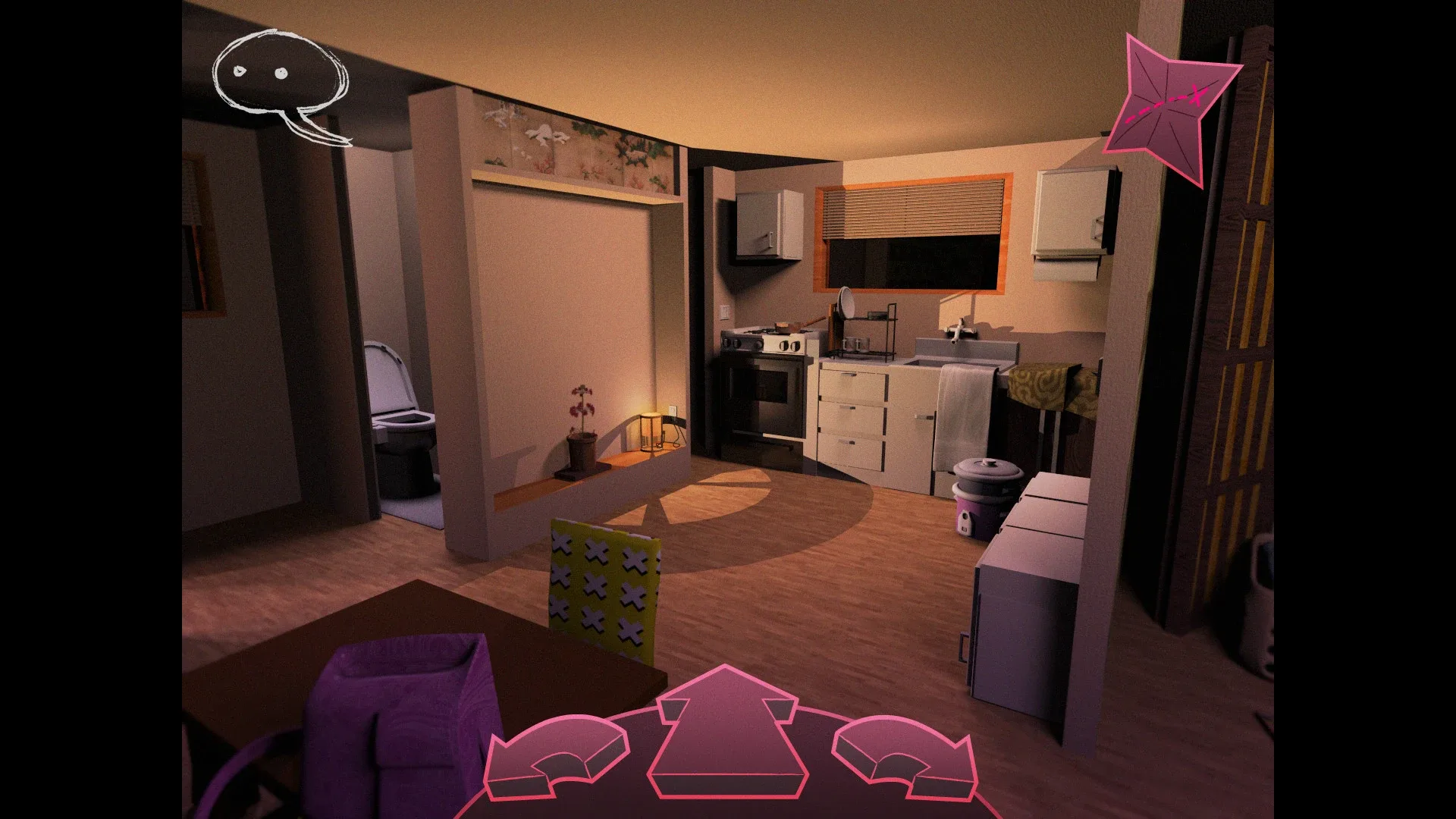Open the speech bubble doodle indicator
This screenshot has width=1456, height=819.
pos(277,72)
